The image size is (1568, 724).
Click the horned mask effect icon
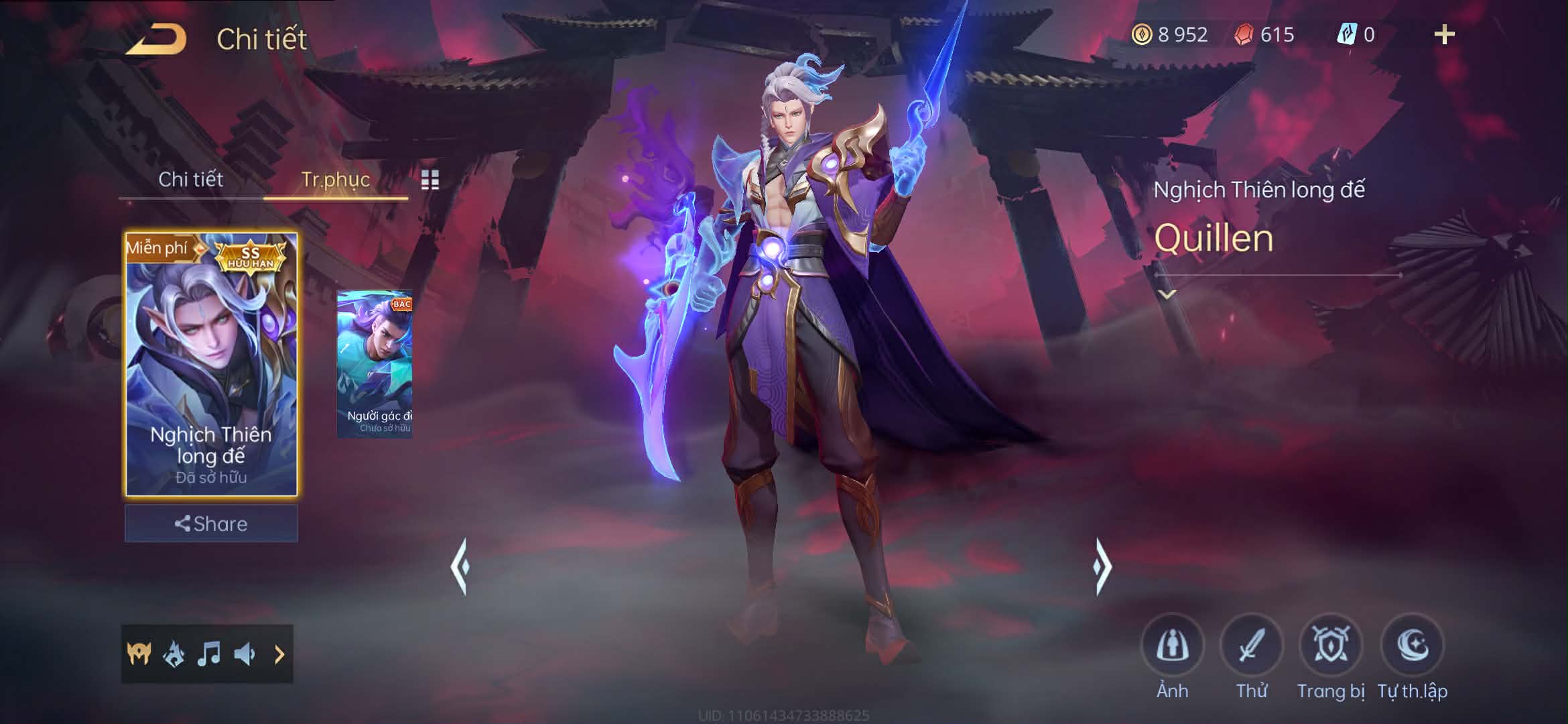coord(139,654)
